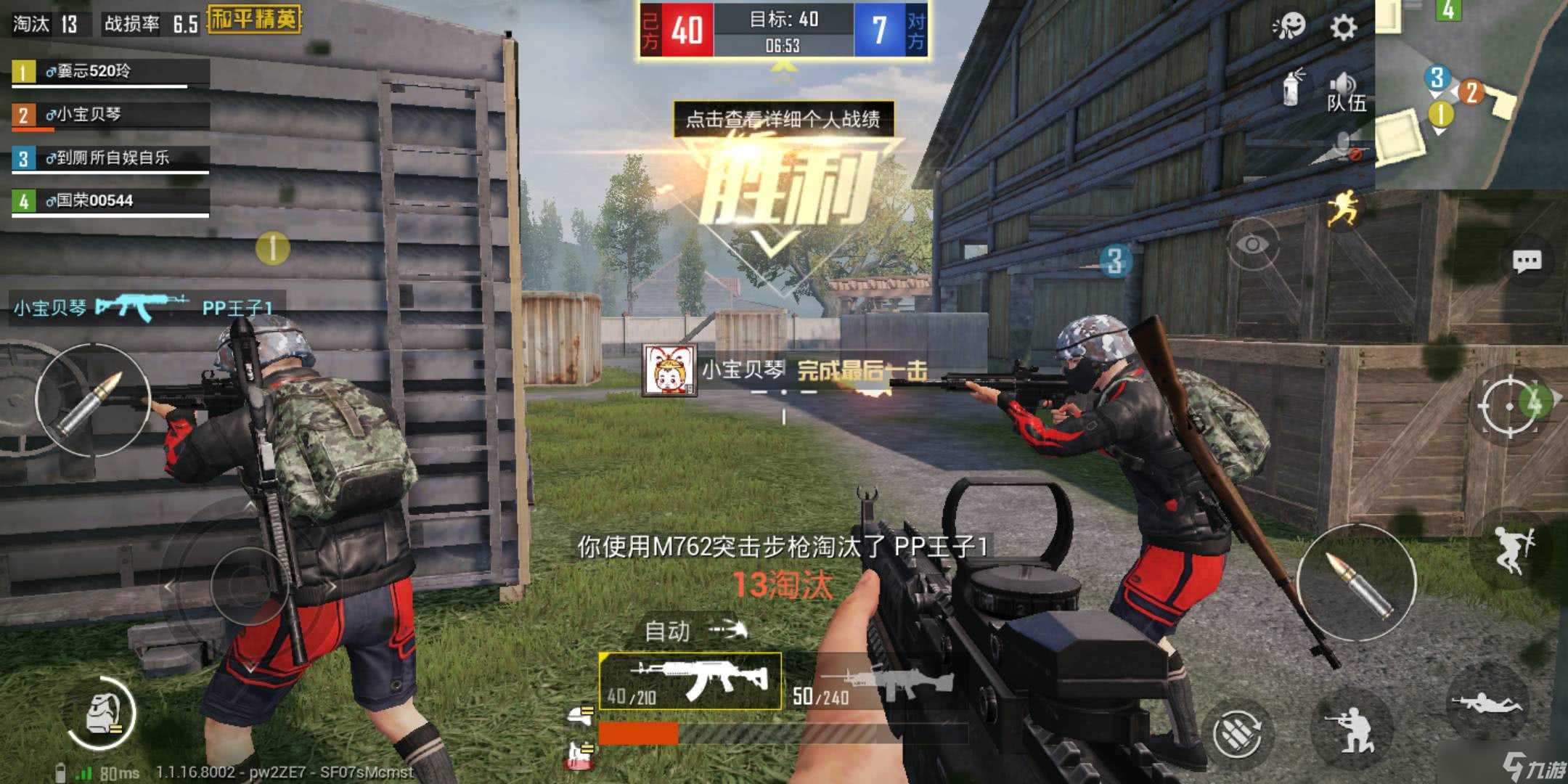Go prone with the lying soldier button

(1485, 703)
